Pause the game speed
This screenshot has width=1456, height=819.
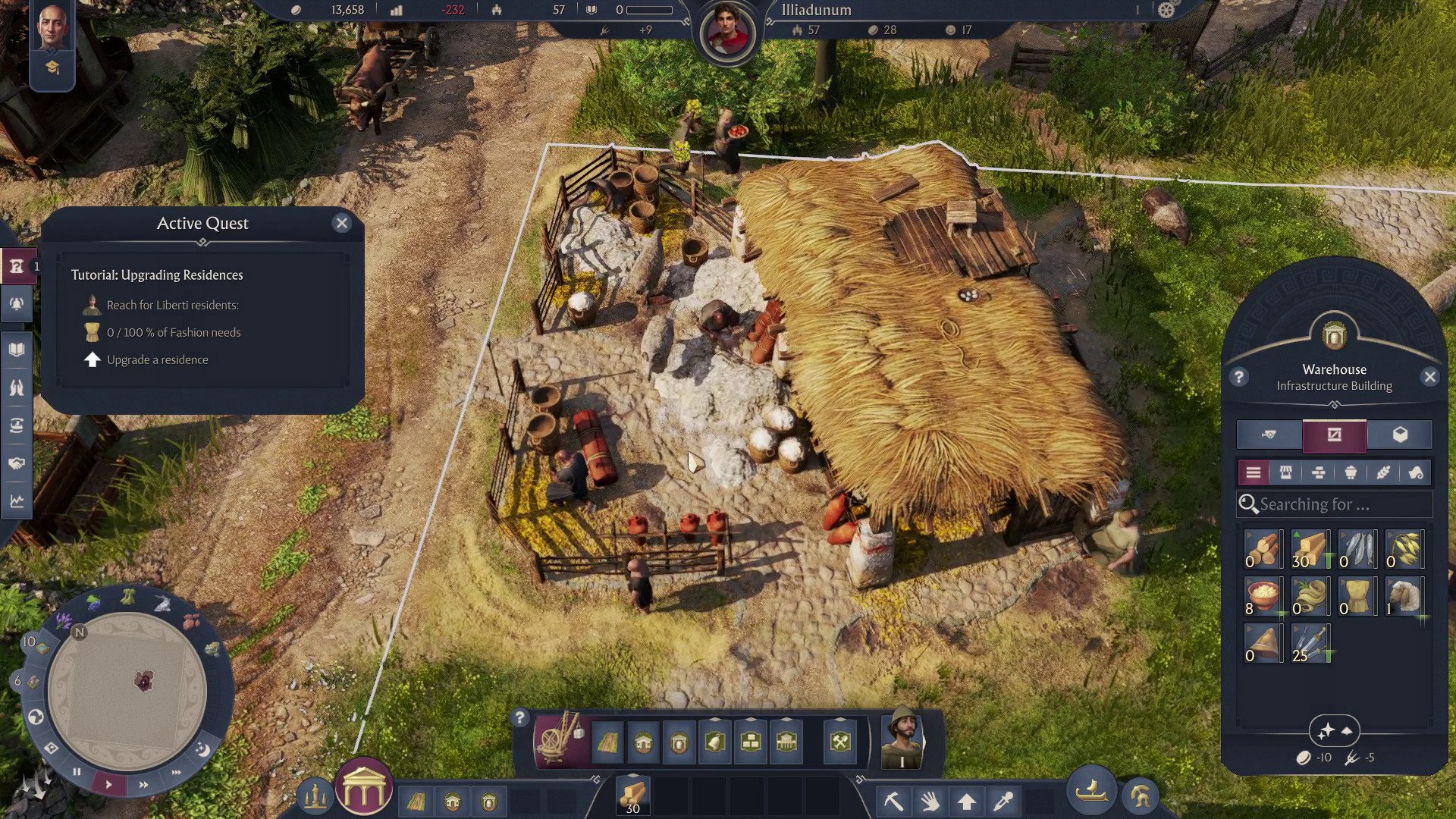click(x=77, y=772)
